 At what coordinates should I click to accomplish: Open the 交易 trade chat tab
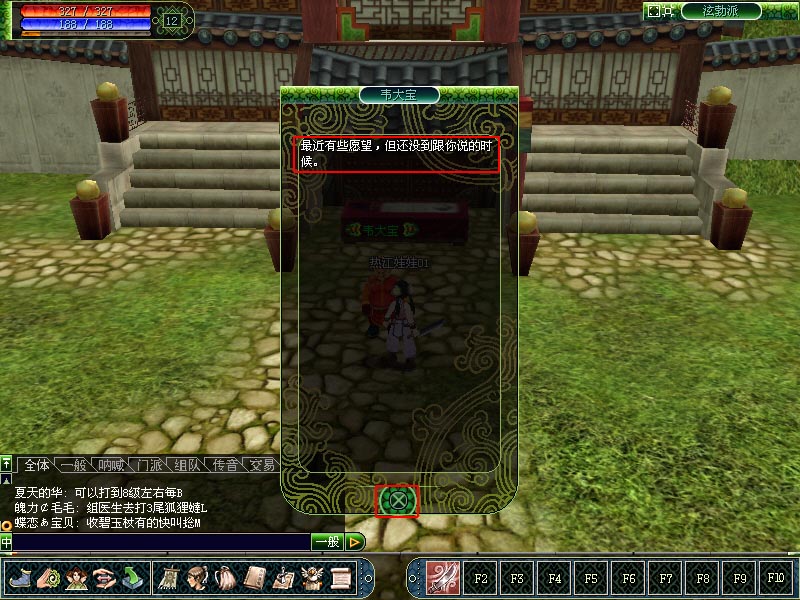tap(262, 464)
